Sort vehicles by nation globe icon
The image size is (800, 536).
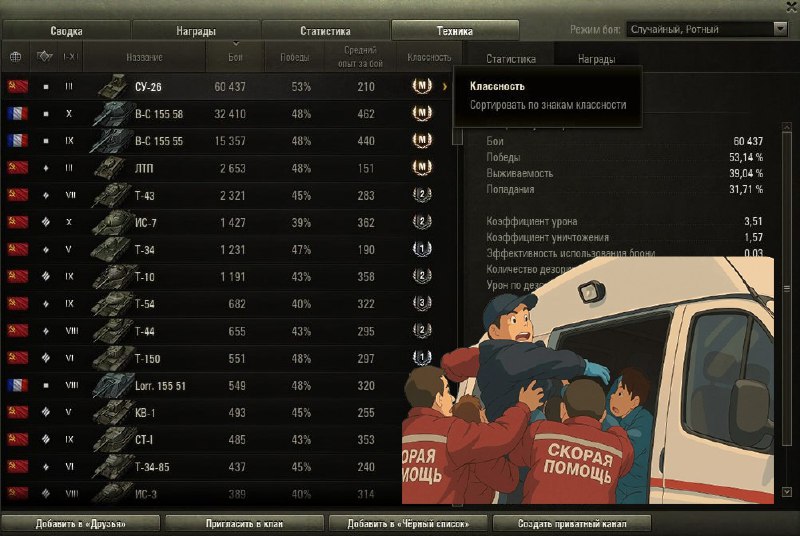[x=15, y=57]
